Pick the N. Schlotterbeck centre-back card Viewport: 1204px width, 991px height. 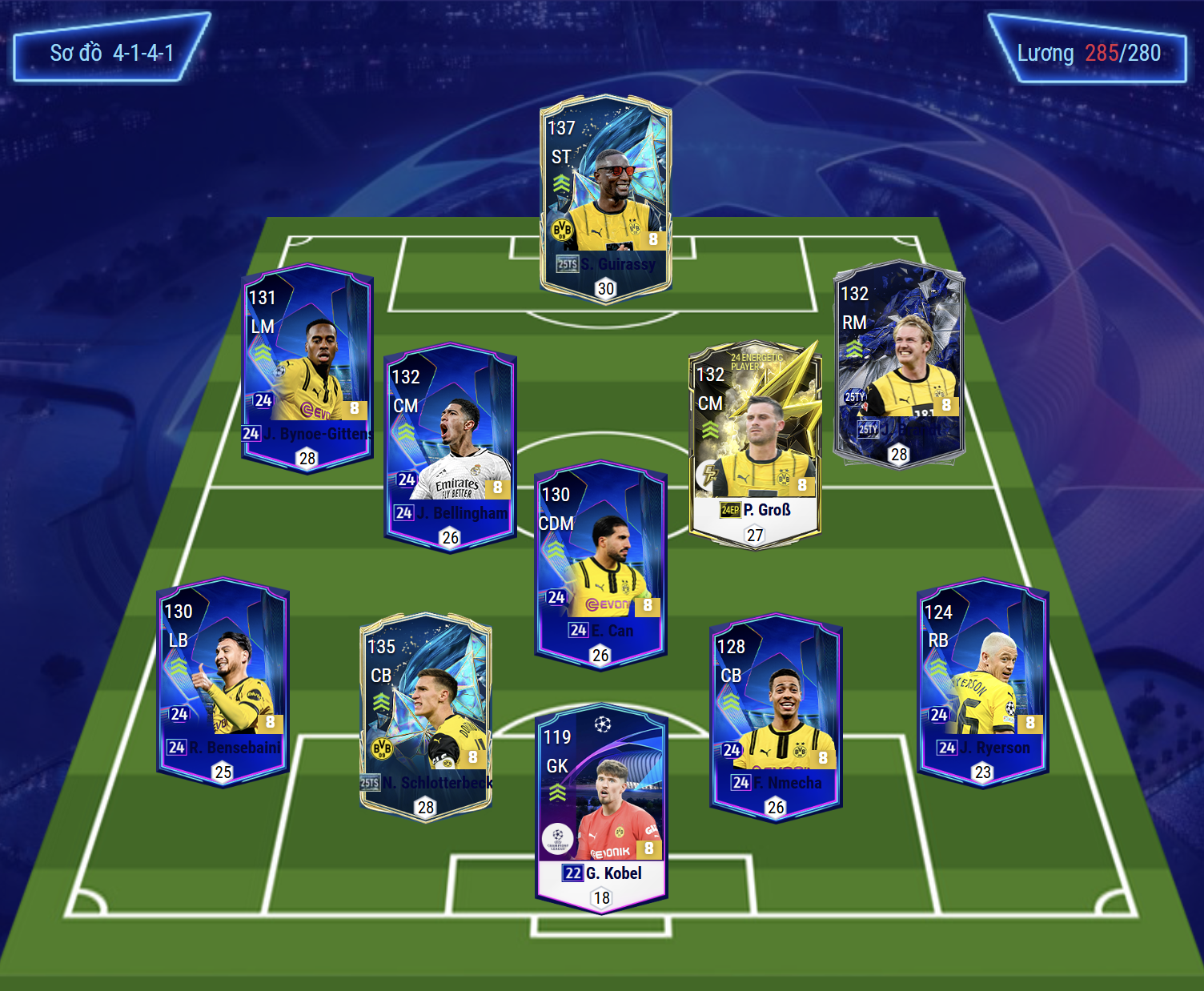pyautogui.click(x=426, y=716)
